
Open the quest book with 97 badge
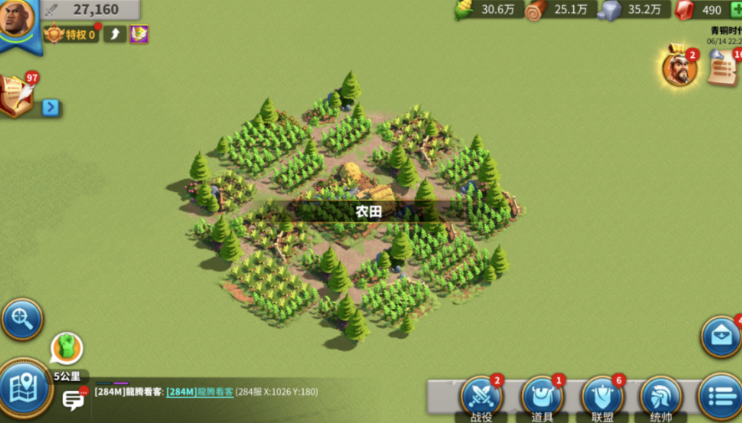[17, 96]
